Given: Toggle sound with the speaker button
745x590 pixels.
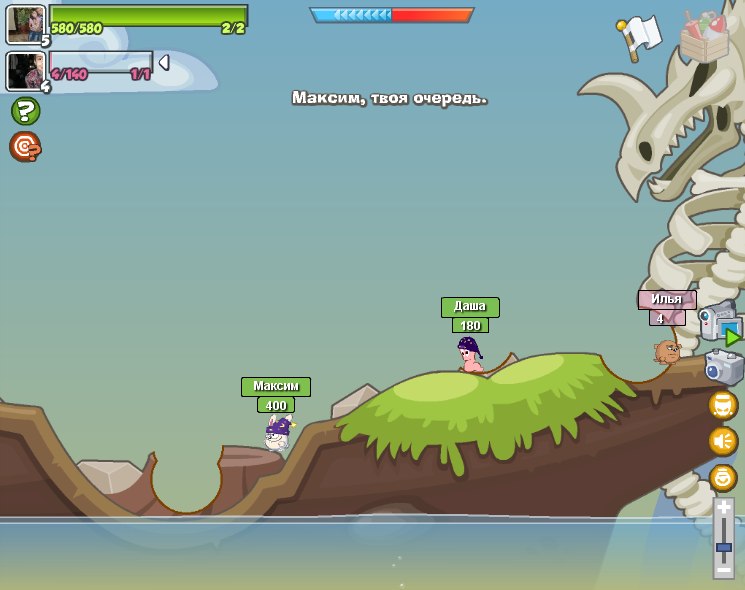Looking at the screenshot, I should click(722, 441).
